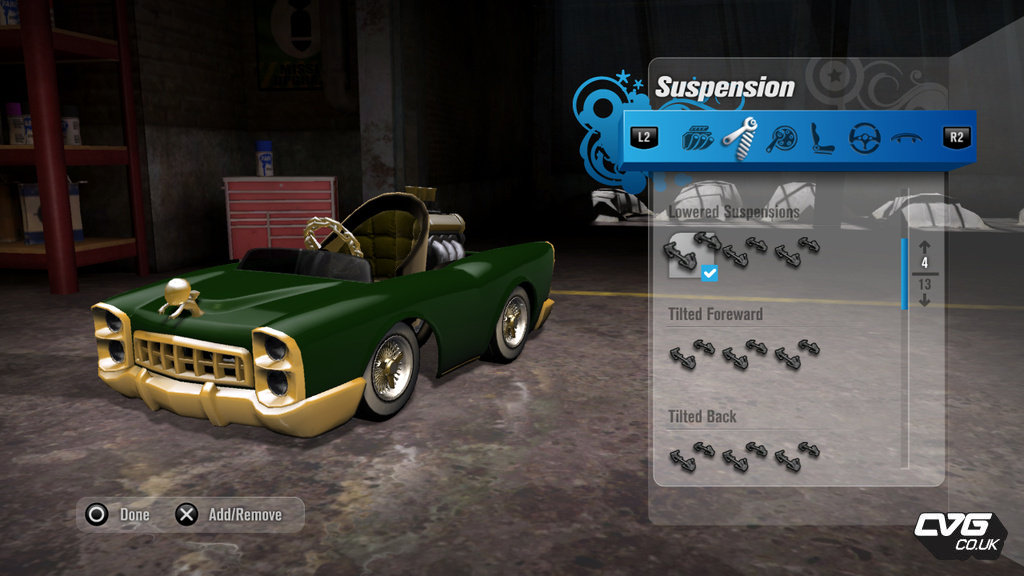The image size is (1024, 576).
Task: Open the steering wheel category tab
Action: (864, 137)
